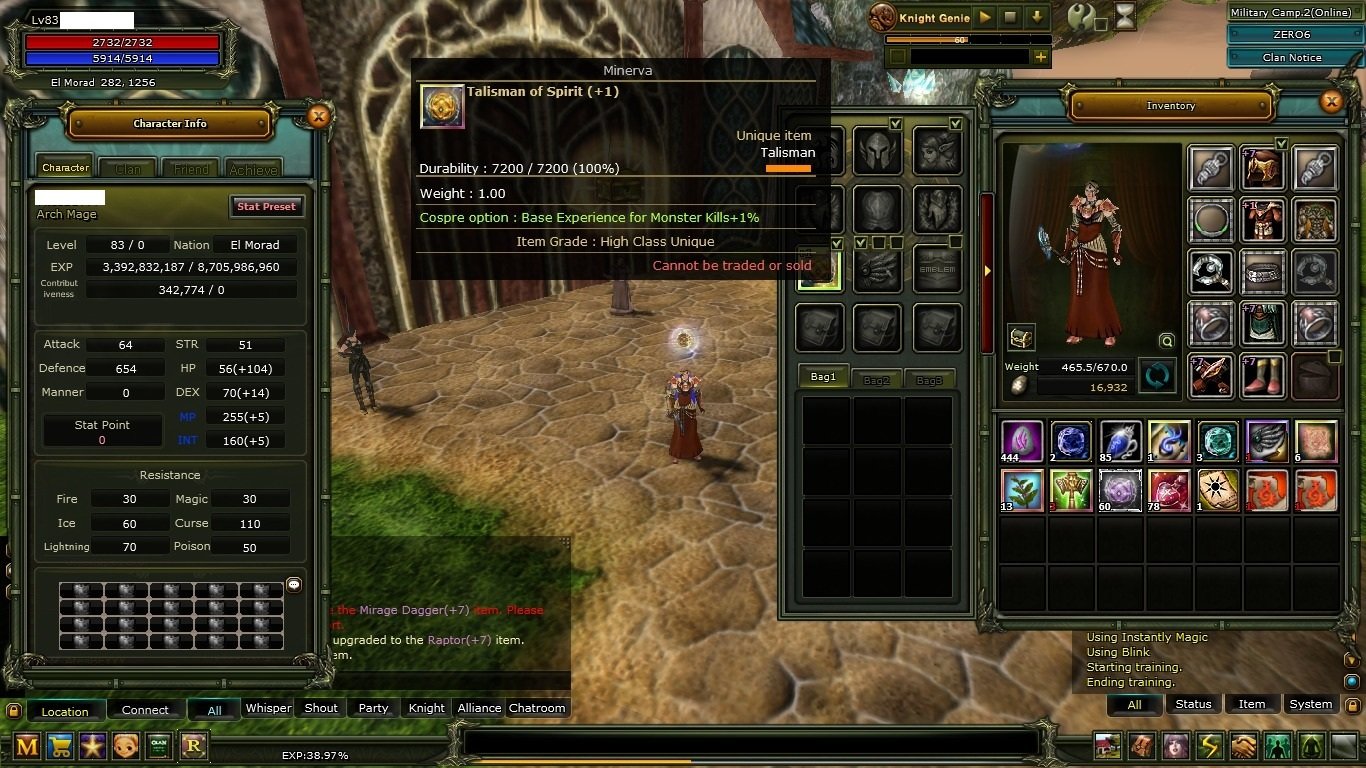The width and height of the screenshot is (1366, 768).
Task: Click the shopping cart icon on the taskbar
Action: point(60,746)
